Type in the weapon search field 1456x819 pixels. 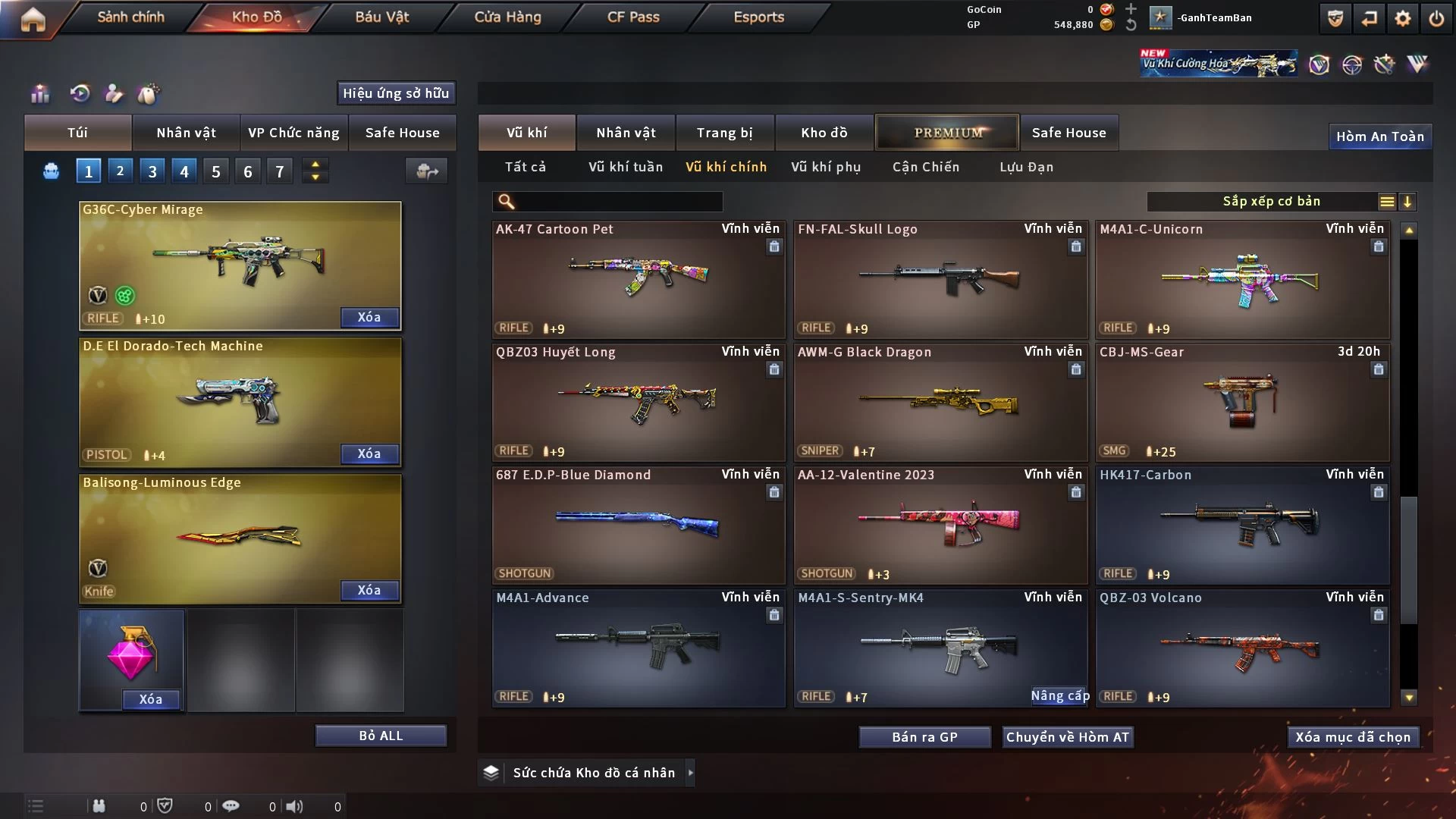618,202
